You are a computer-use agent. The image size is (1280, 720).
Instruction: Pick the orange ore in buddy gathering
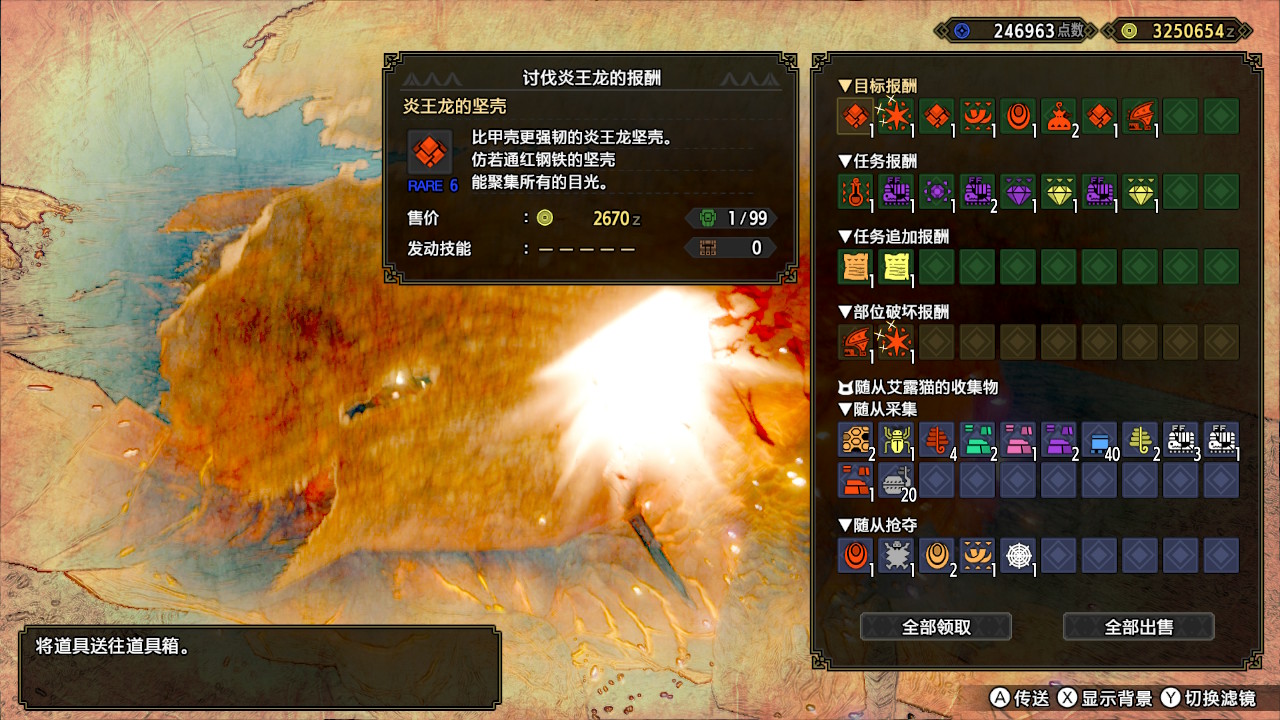[856, 479]
